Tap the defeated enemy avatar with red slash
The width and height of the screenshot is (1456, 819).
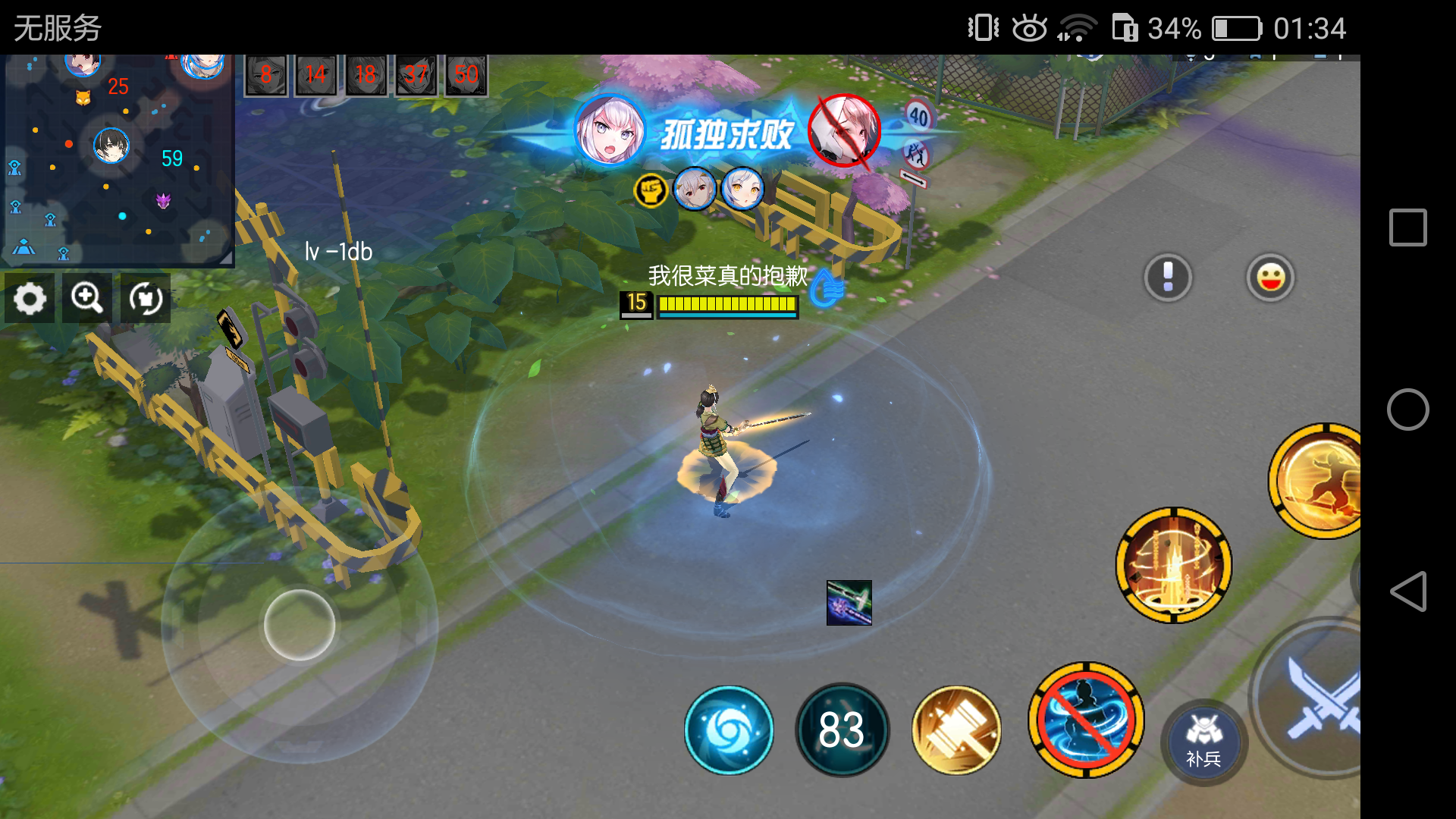click(844, 133)
